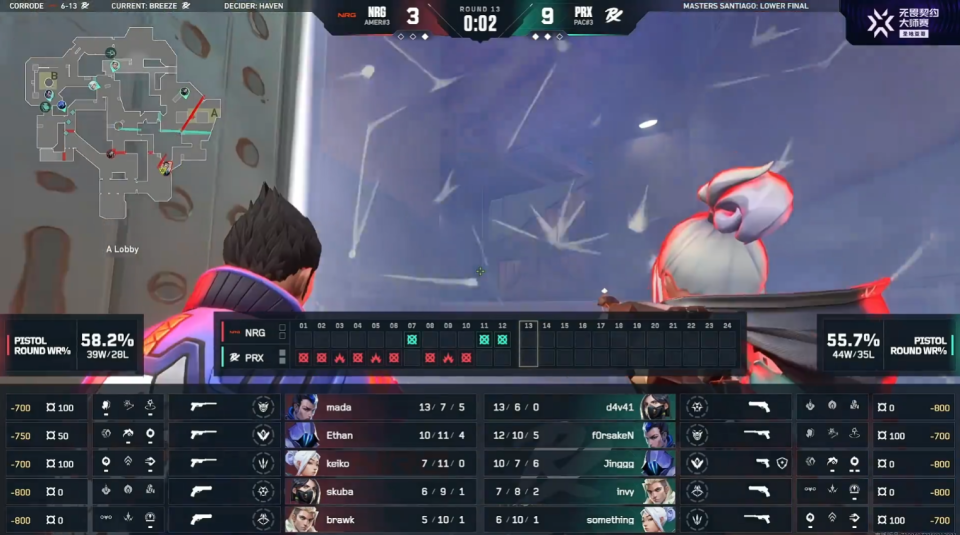Show NRG's 58.2% pistol round win rate panel

(72, 345)
